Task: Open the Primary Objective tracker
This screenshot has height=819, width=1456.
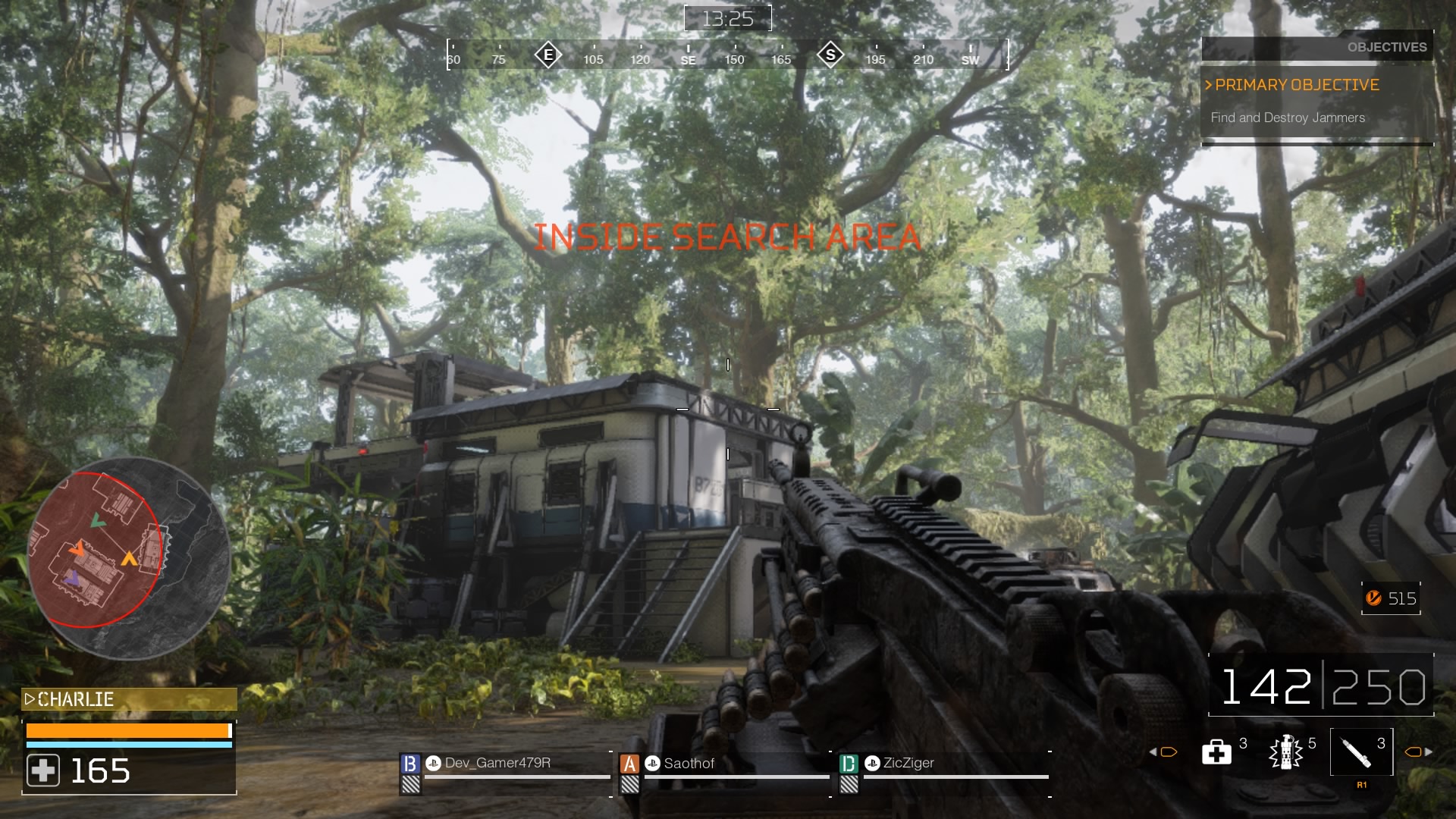Action: [x=1297, y=85]
